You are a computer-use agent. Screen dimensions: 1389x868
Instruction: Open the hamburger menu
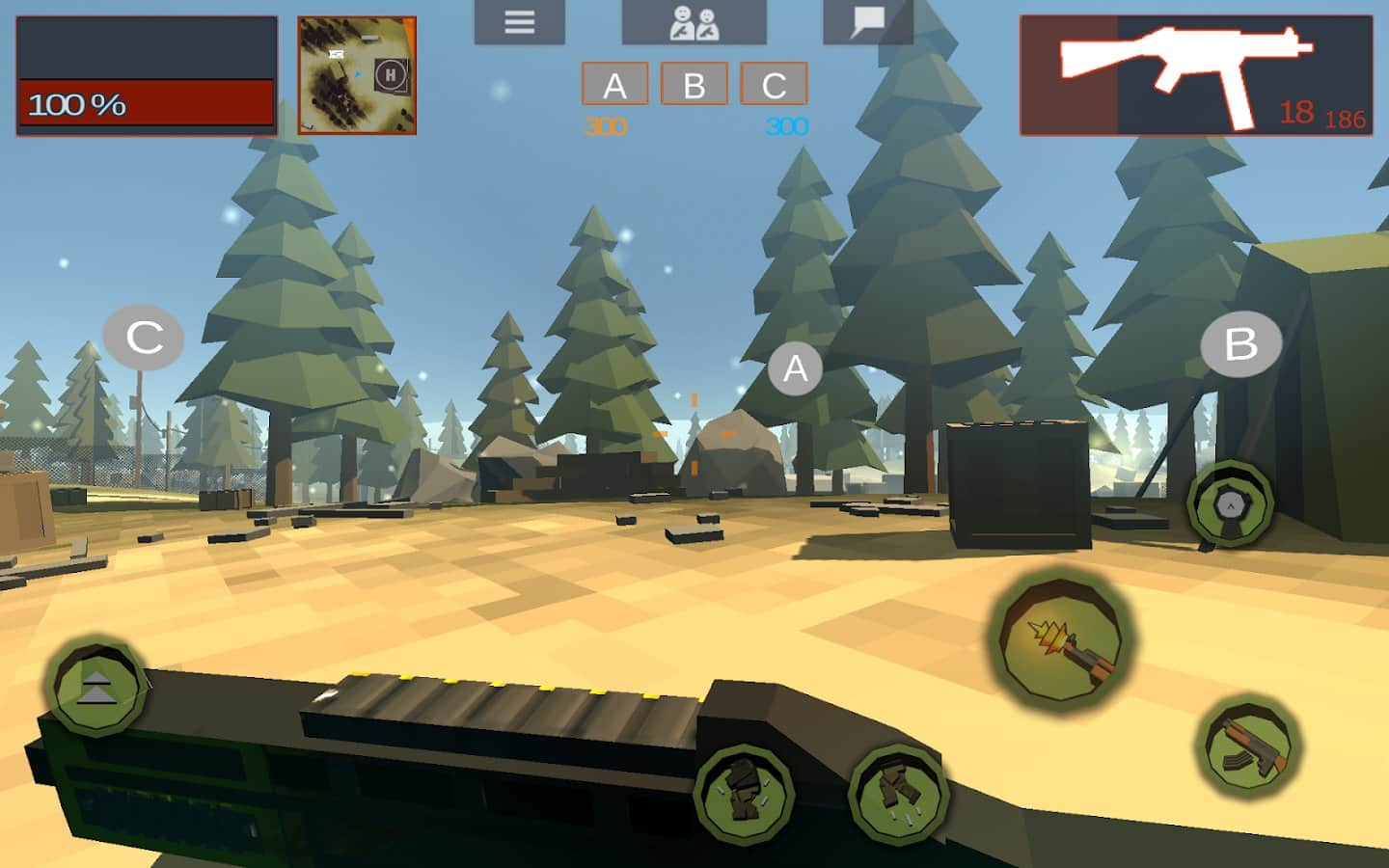click(x=519, y=22)
